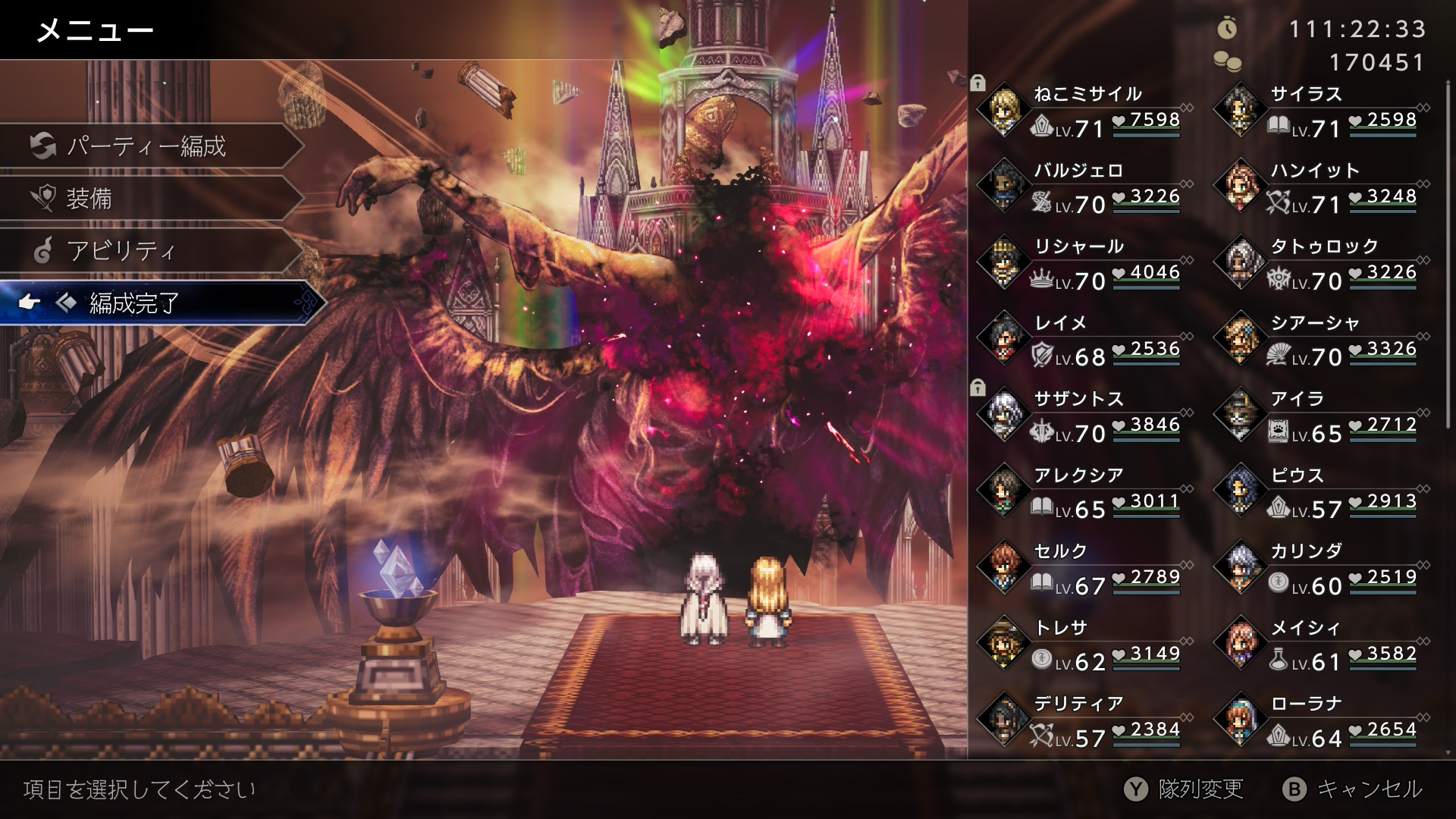Select カリンダ's roster entry
Image resolution: width=1456 pixels, height=819 pixels.
click(1321, 568)
